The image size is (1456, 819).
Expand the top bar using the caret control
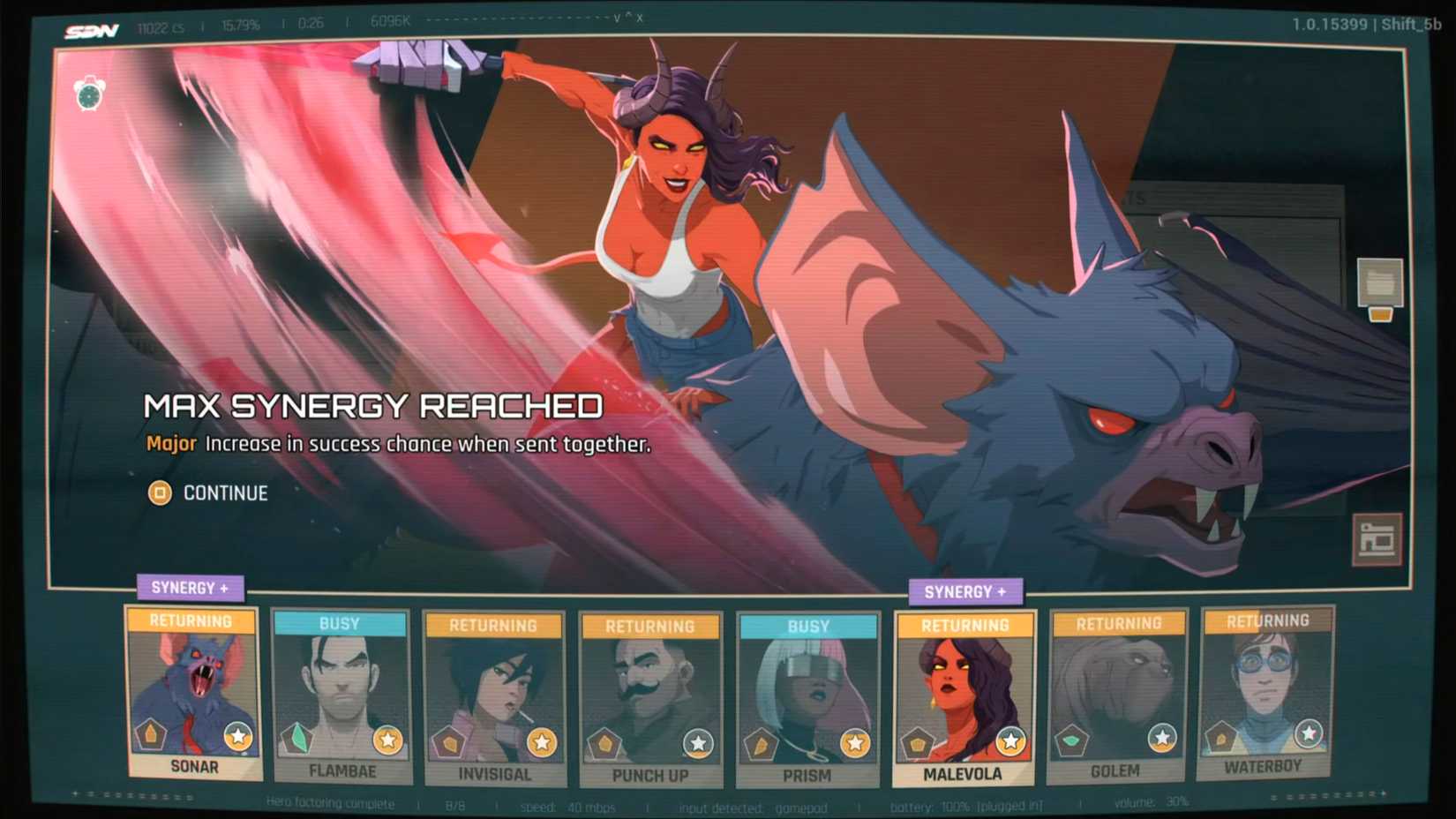628,16
